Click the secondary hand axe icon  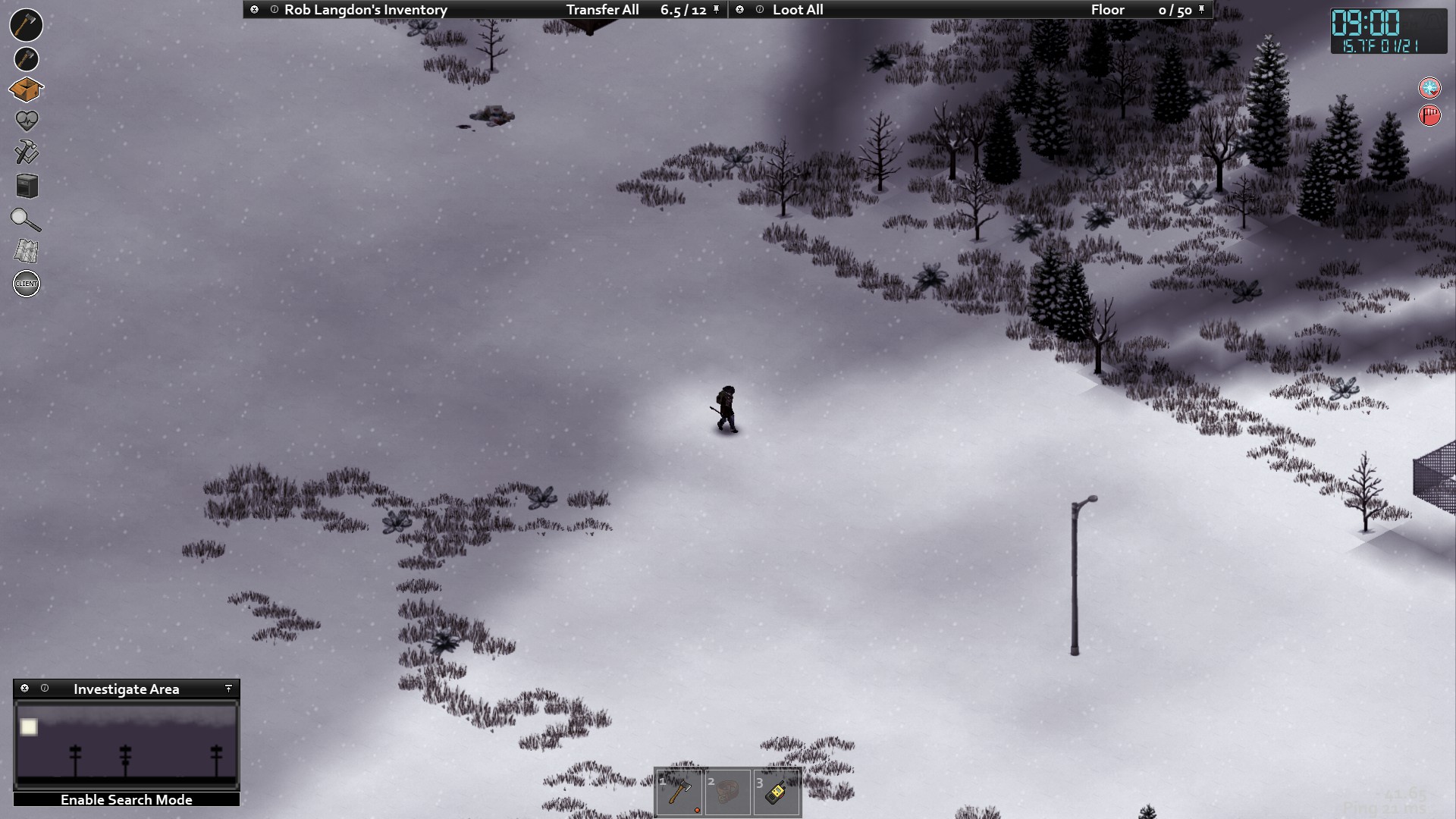click(26, 59)
